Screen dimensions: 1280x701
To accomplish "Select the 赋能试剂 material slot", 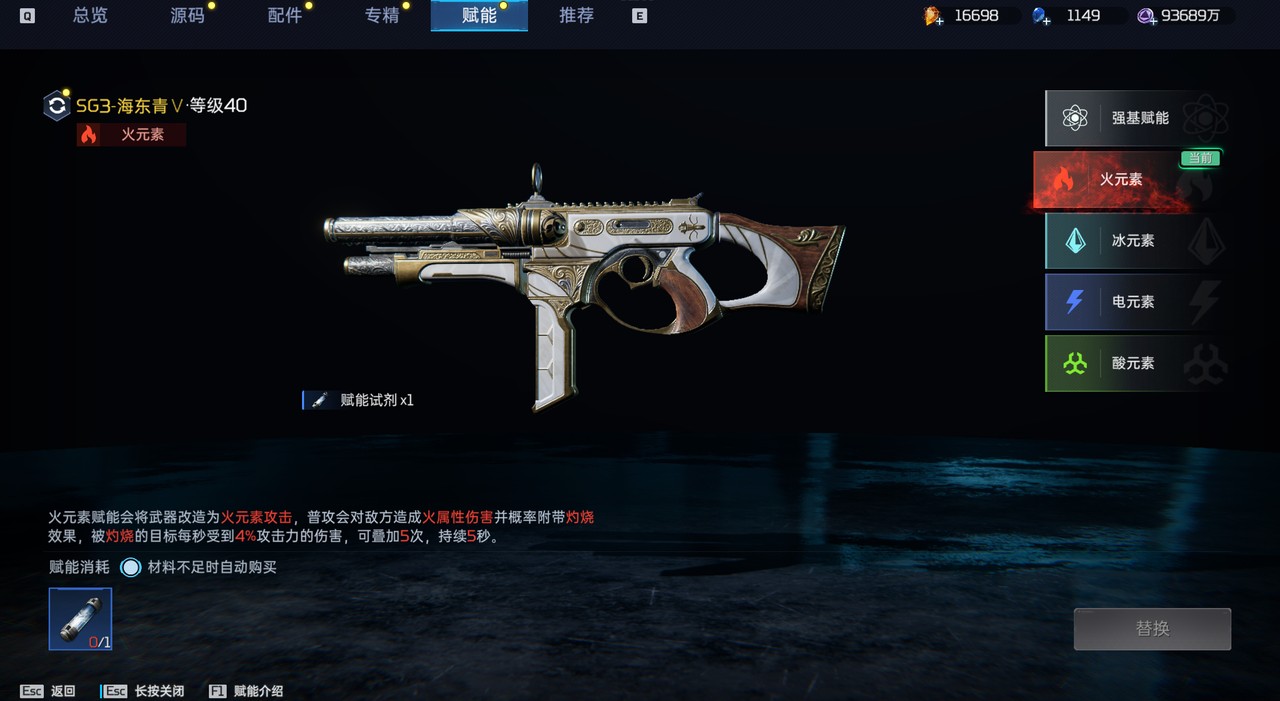I will pos(80,619).
